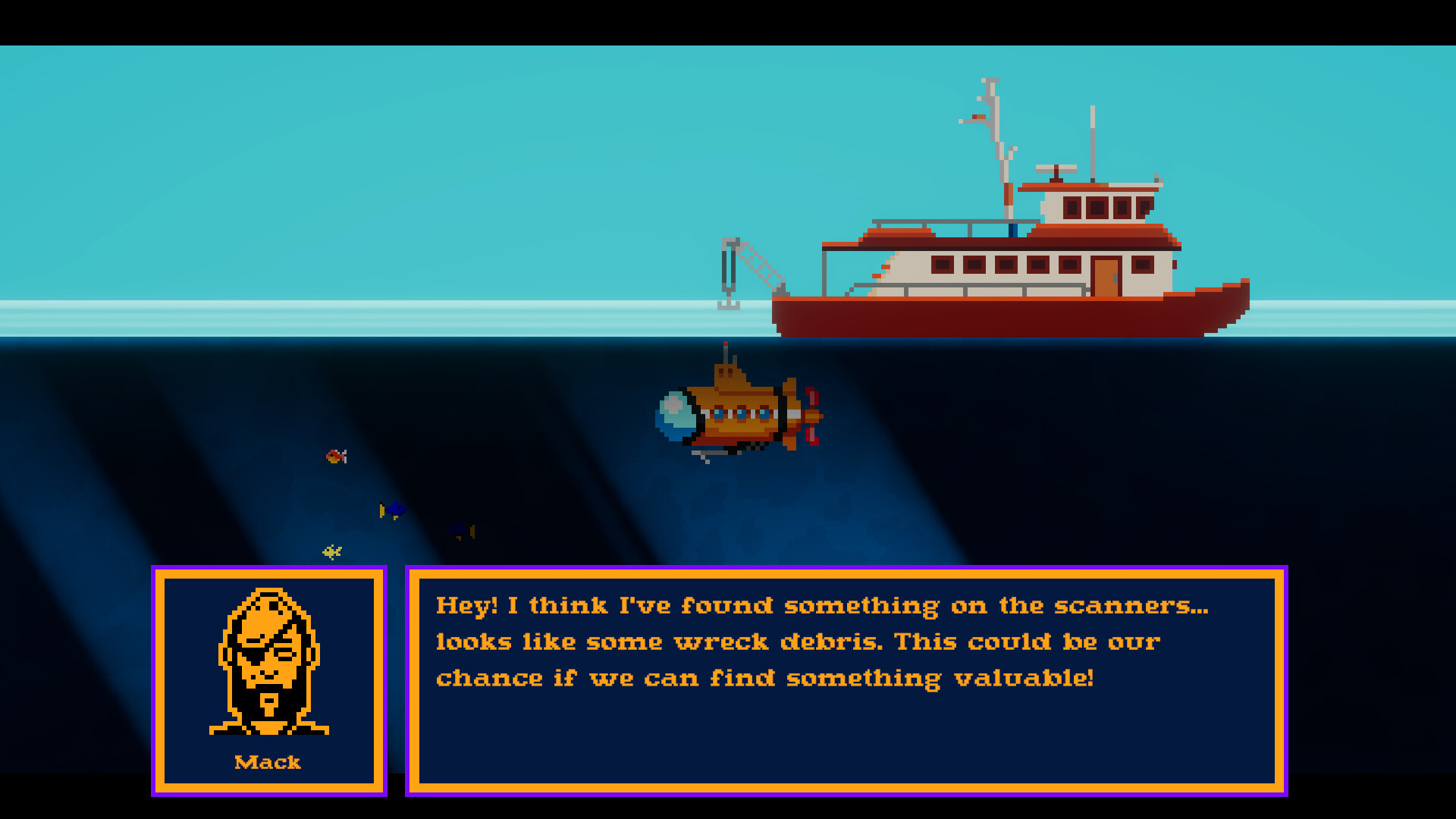1456x819 pixels.
Task: Click the red flag on the ship's mast
Action: point(978,115)
